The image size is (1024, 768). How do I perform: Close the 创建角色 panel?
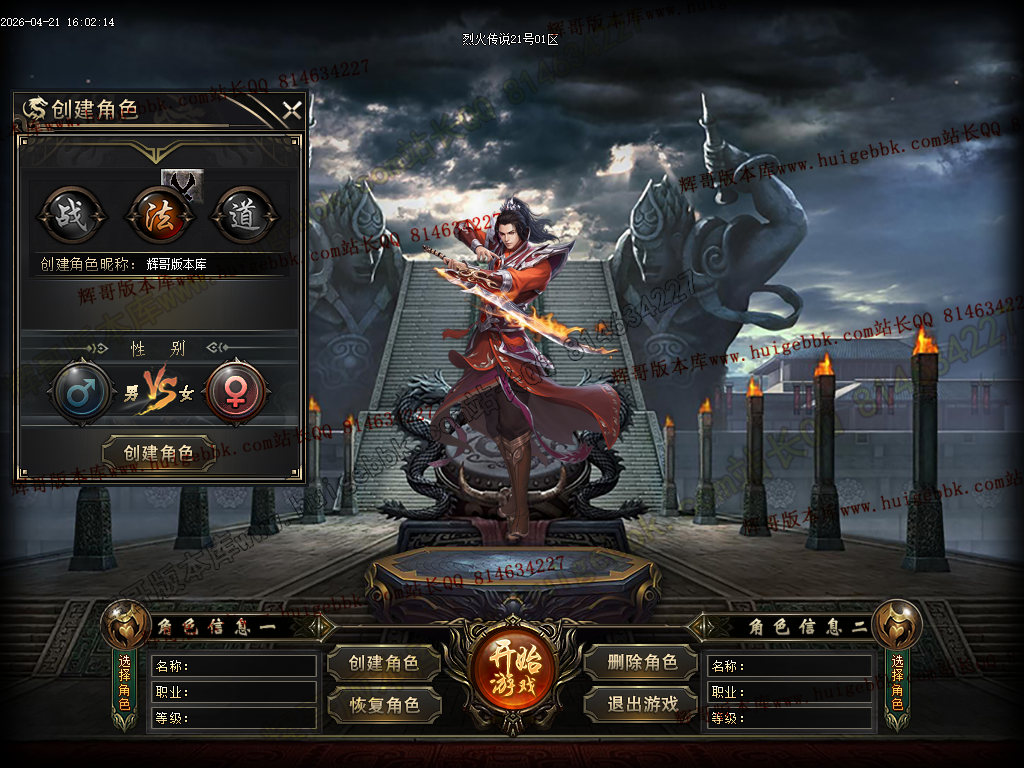point(291,110)
